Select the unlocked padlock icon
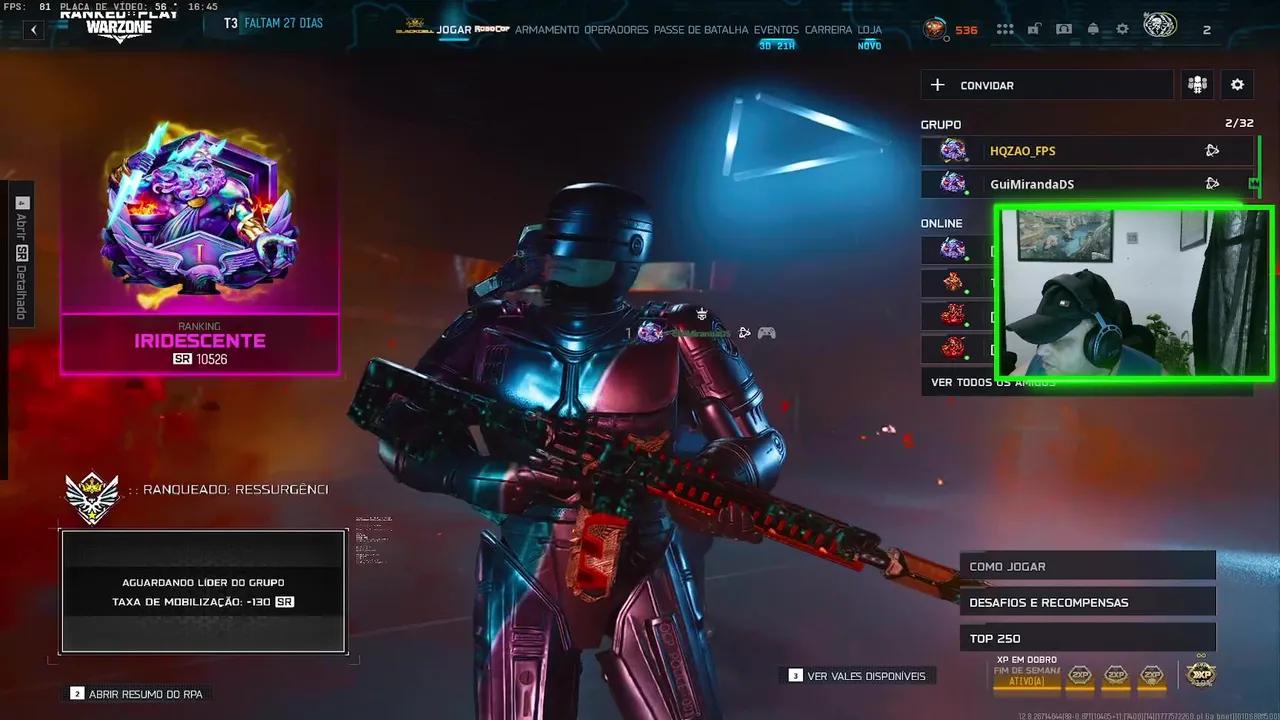The height and width of the screenshot is (720, 1280). [x=1034, y=29]
